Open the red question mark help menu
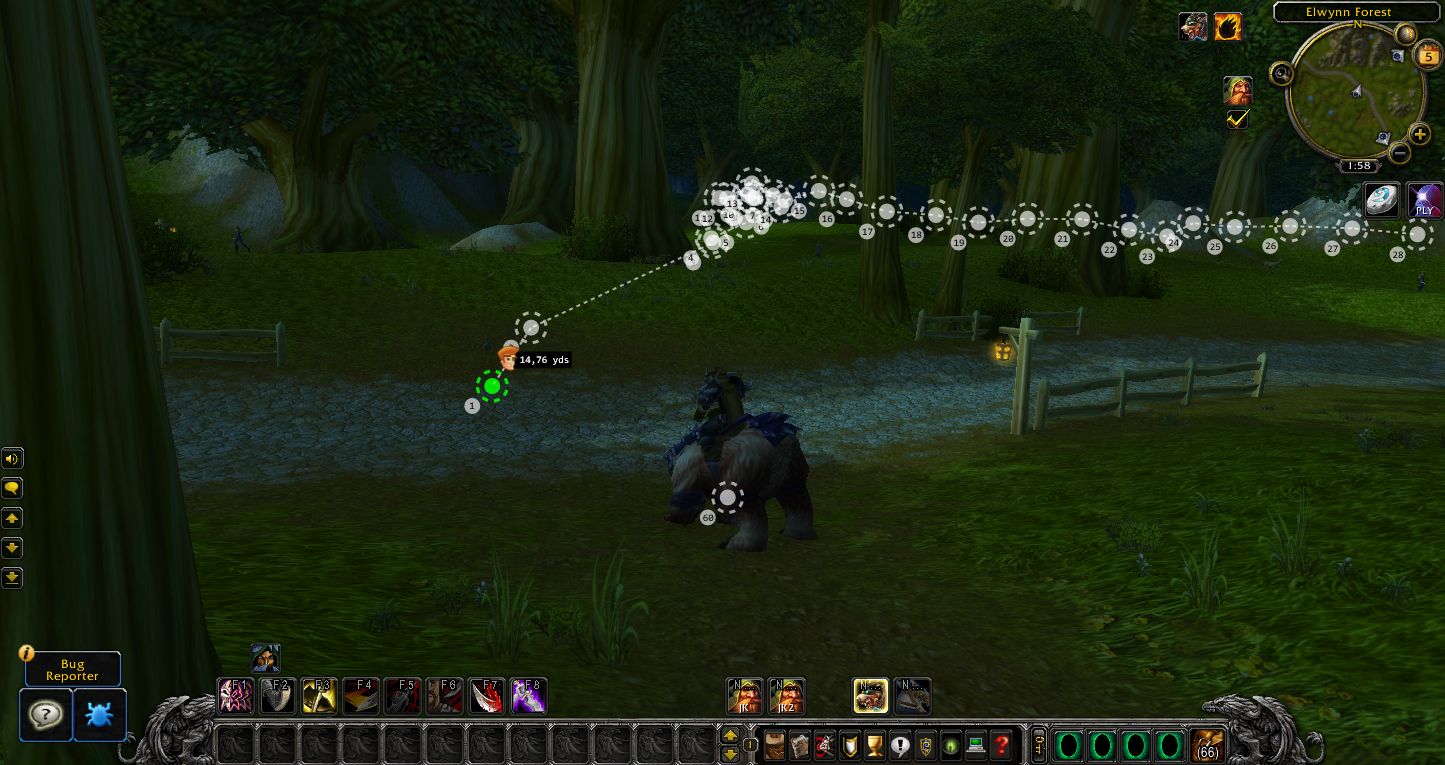Screen dimensions: 1445x765 tap(1001, 746)
